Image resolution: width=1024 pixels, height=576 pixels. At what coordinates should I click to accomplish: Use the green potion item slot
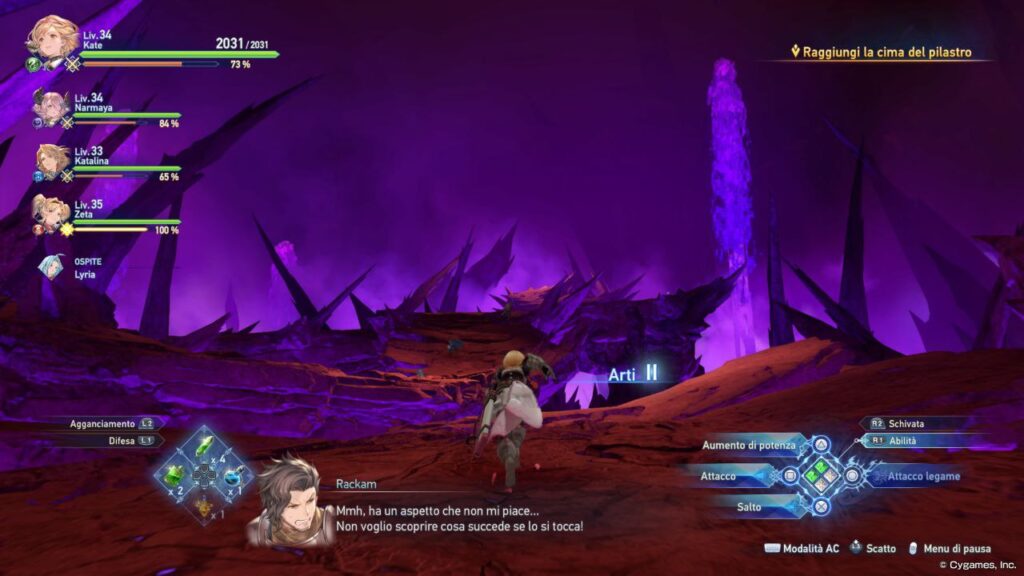coord(175,474)
